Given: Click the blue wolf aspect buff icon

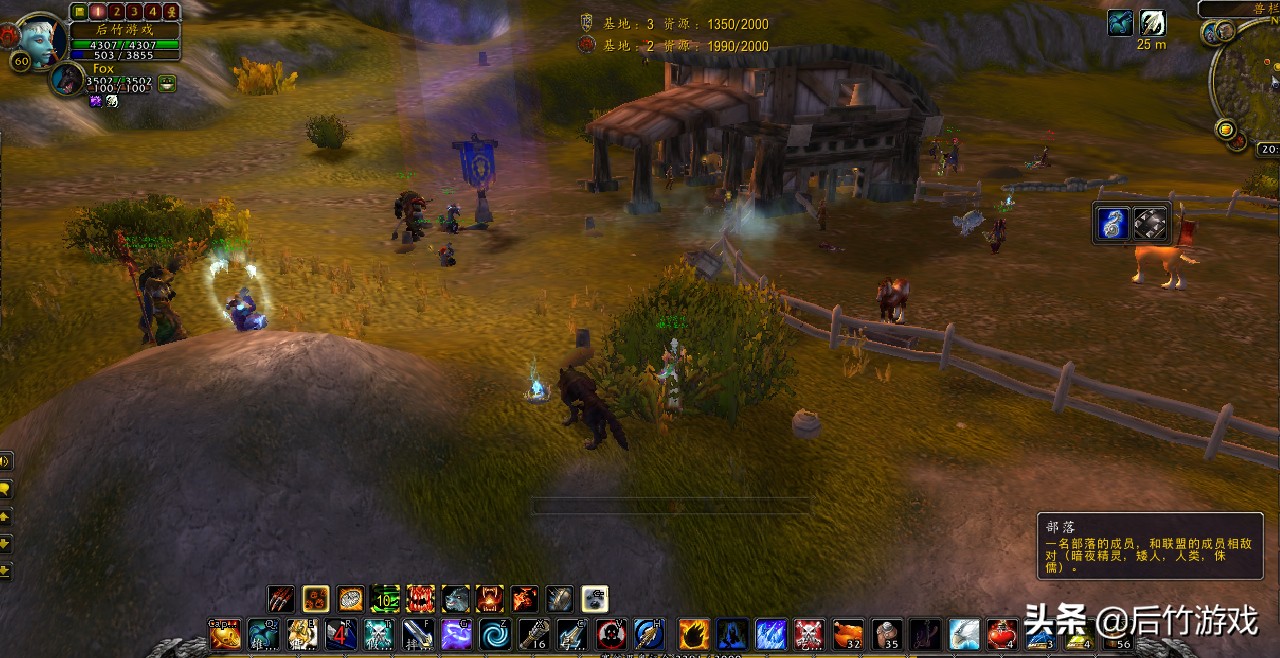Looking at the screenshot, I should coord(1120,23).
